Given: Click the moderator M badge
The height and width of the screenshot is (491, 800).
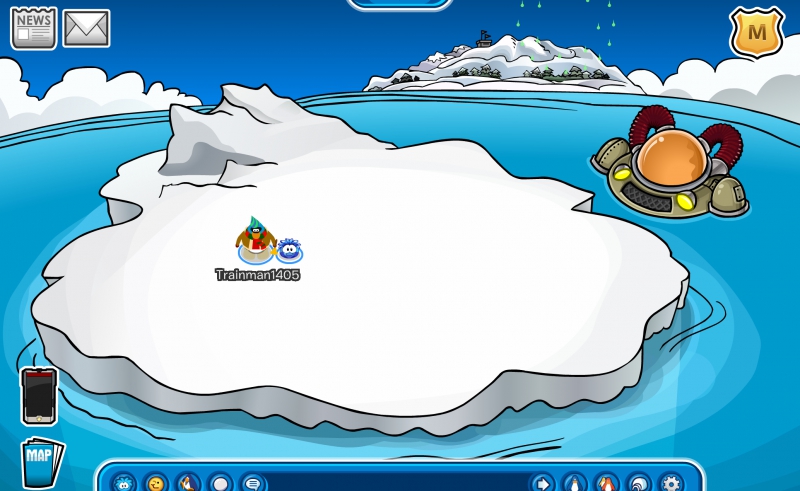Looking at the screenshot, I should tap(756, 32).
